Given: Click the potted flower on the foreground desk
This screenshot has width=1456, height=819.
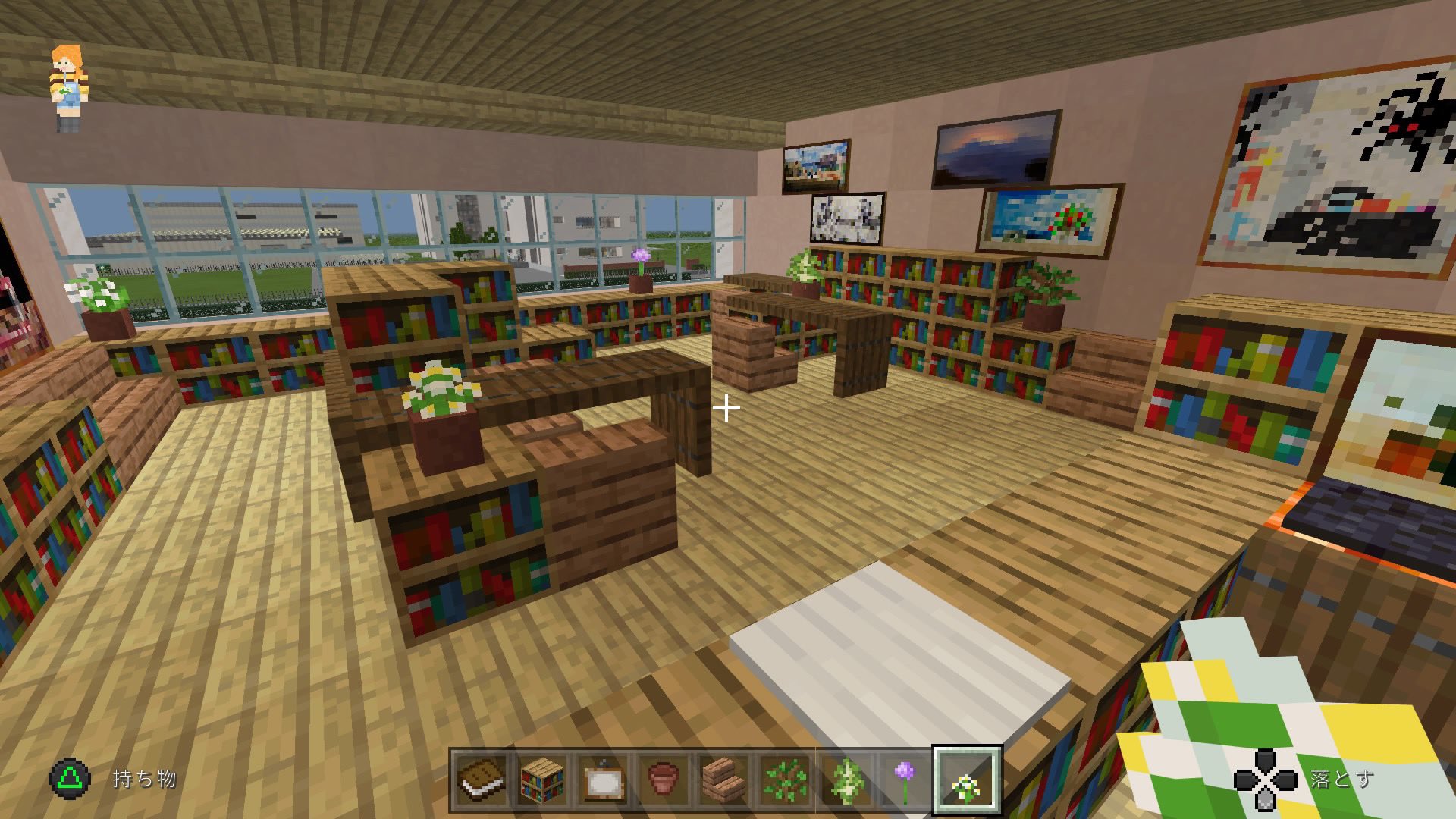Looking at the screenshot, I should tap(442, 413).
